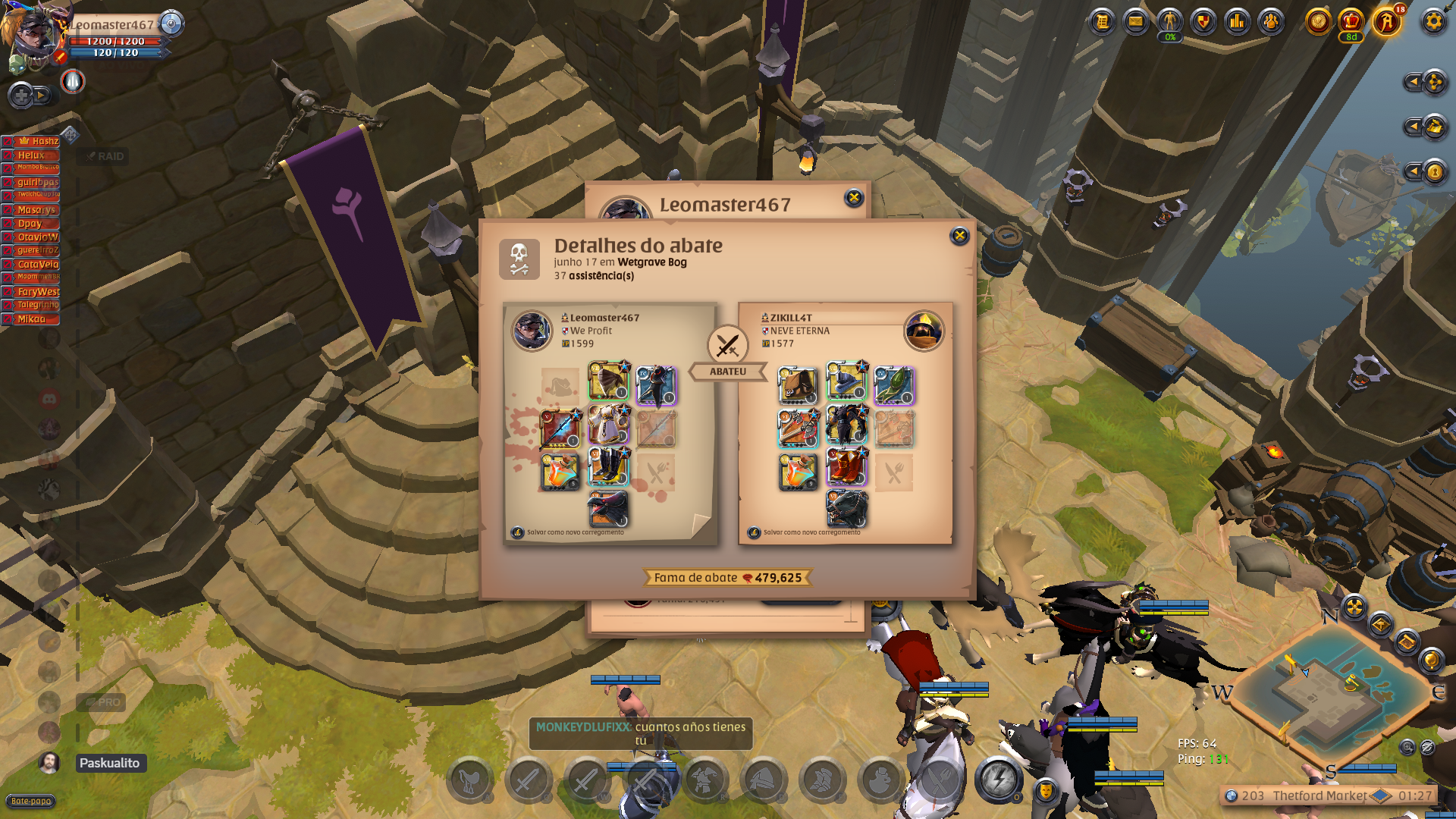Image resolution: width=1456 pixels, height=819 pixels.
Task: Close the Detalhes do abate window
Action: (x=959, y=236)
